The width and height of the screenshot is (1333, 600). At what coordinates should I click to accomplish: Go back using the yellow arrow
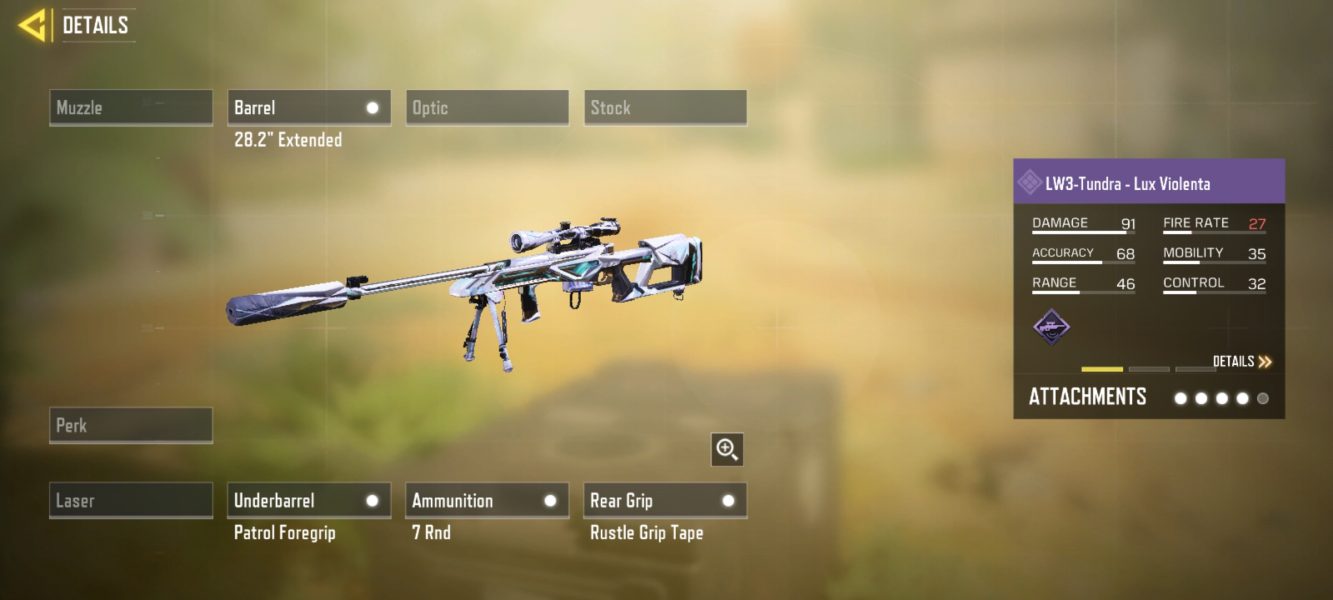click(x=33, y=25)
